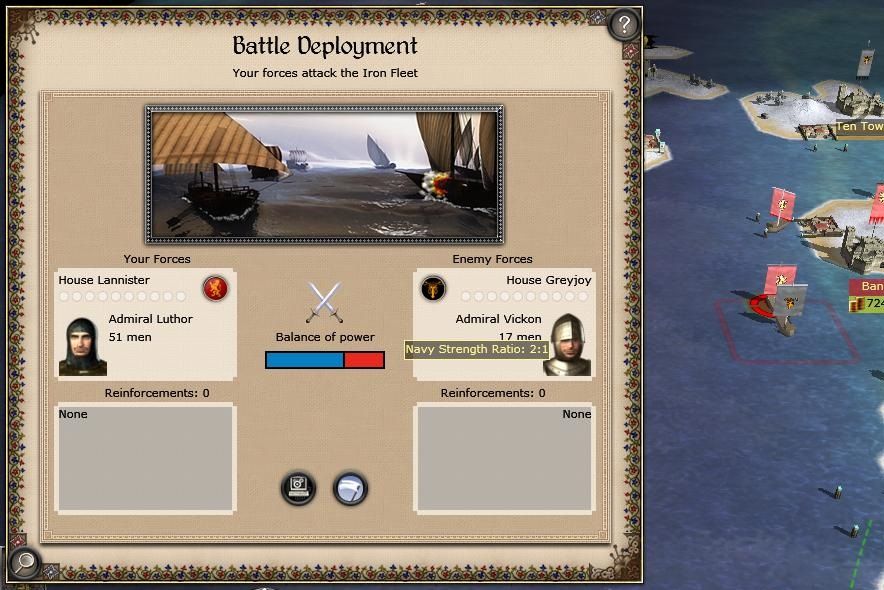Click the House Lannister lion emblem
Screen dimensions: 884x590
215,289
